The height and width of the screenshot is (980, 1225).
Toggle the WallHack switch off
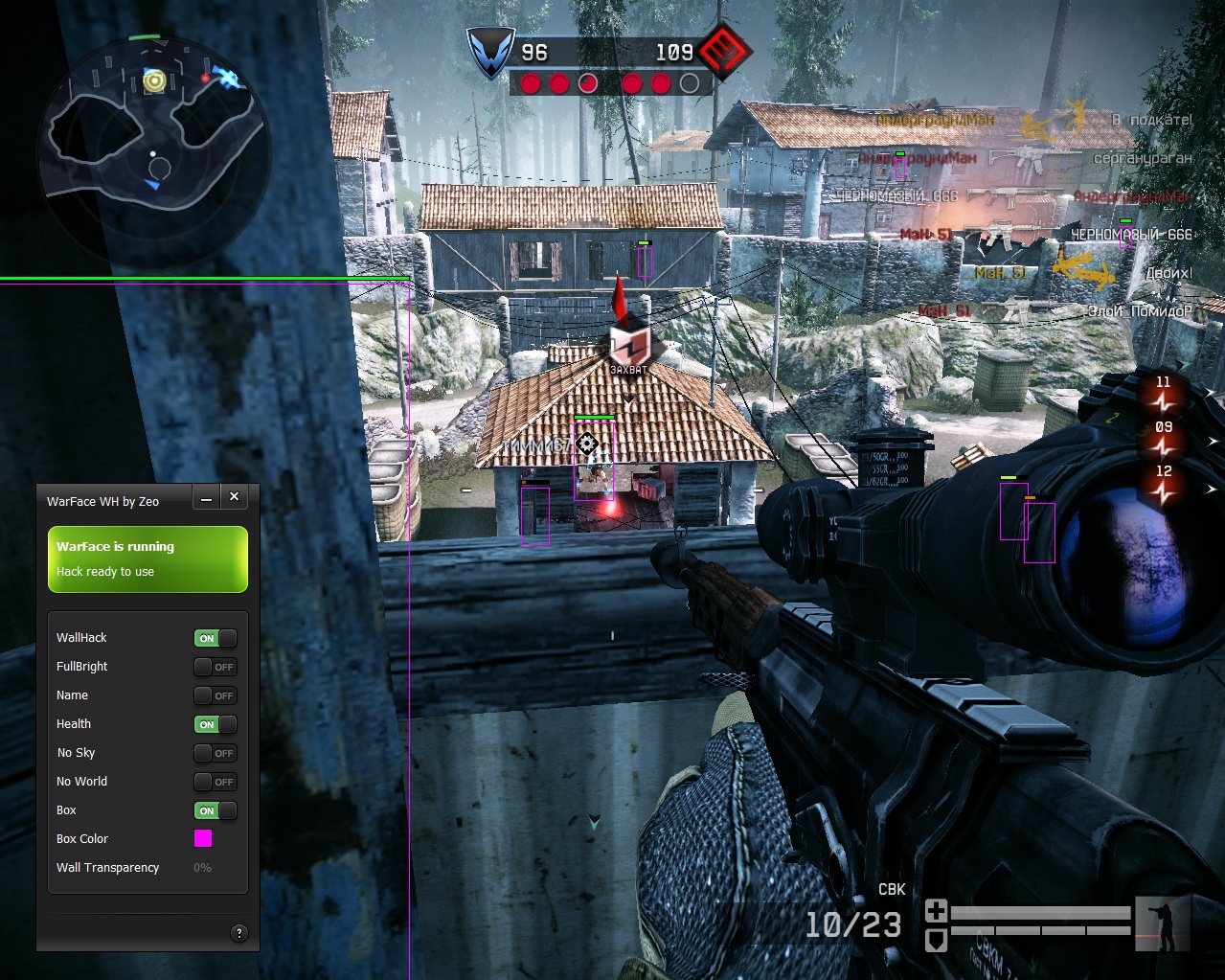point(216,638)
